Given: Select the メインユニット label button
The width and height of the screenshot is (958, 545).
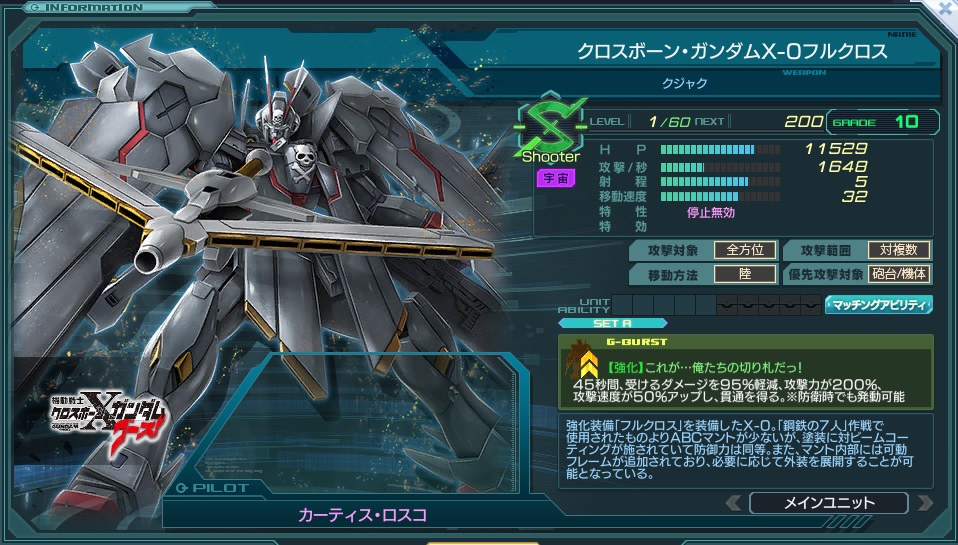Looking at the screenshot, I should [x=828, y=503].
